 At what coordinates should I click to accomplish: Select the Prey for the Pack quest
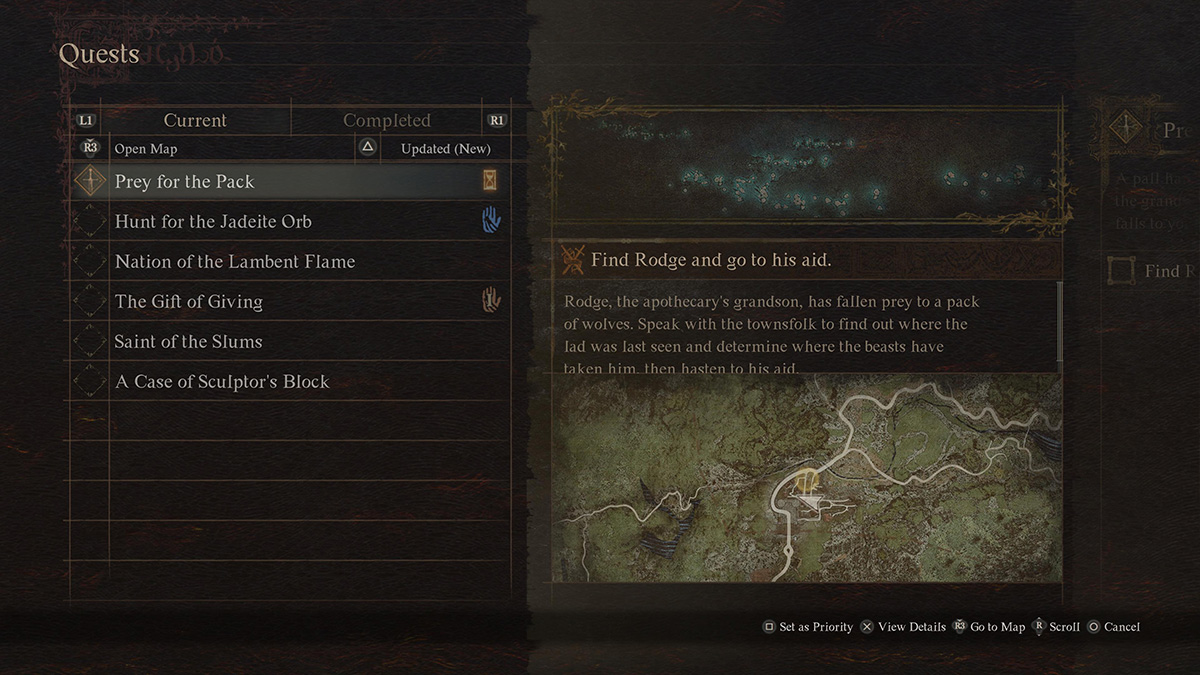tap(185, 182)
